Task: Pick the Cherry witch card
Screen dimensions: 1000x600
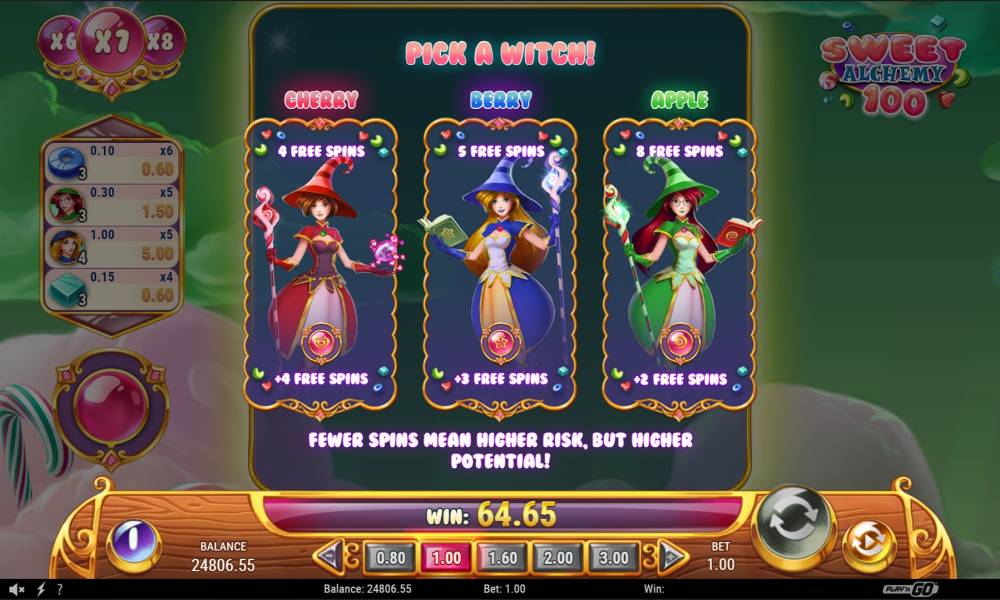Action: pos(320,265)
